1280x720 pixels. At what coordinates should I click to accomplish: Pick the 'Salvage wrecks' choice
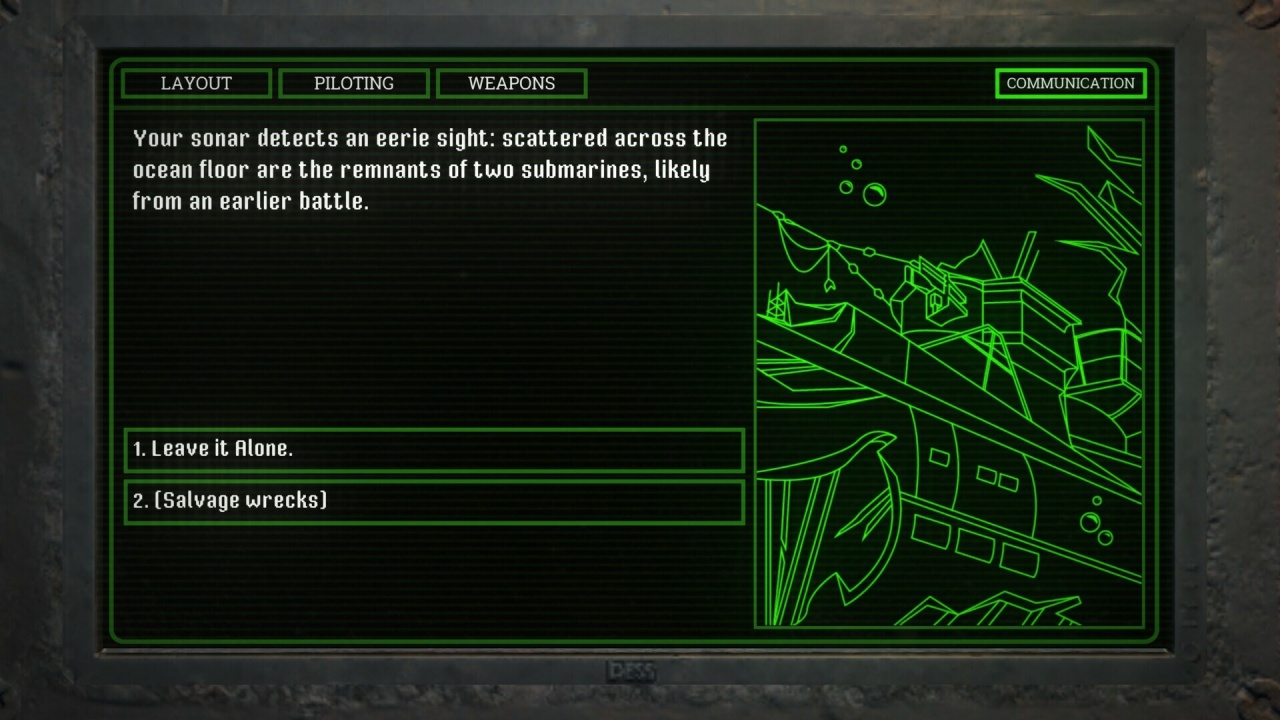click(434, 501)
